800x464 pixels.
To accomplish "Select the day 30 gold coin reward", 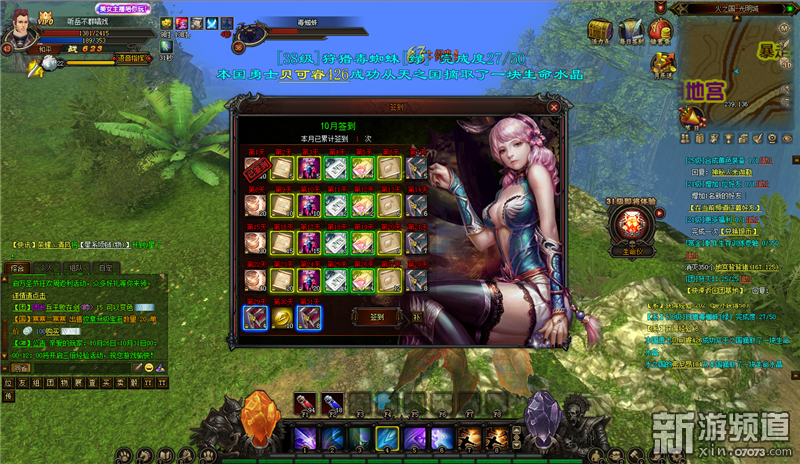I will tap(281, 318).
